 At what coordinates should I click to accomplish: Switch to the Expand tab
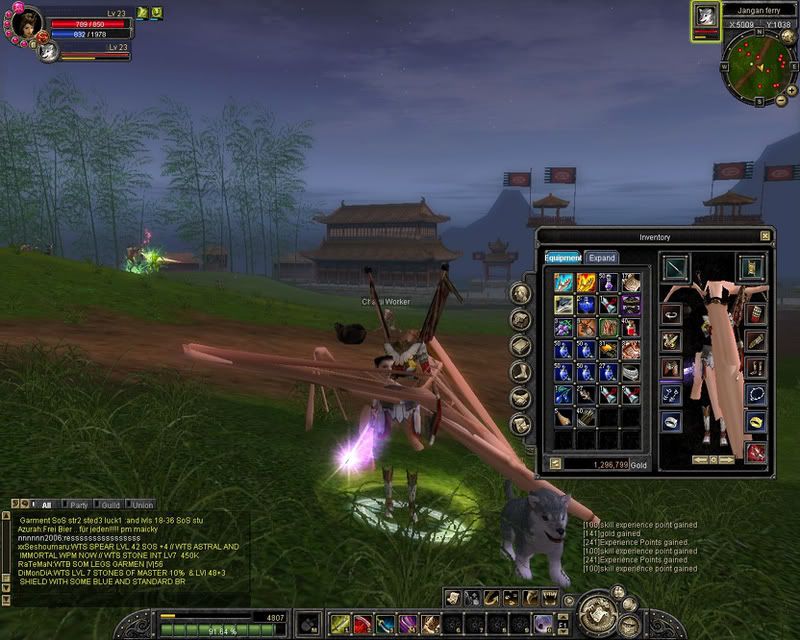[x=602, y=257]
